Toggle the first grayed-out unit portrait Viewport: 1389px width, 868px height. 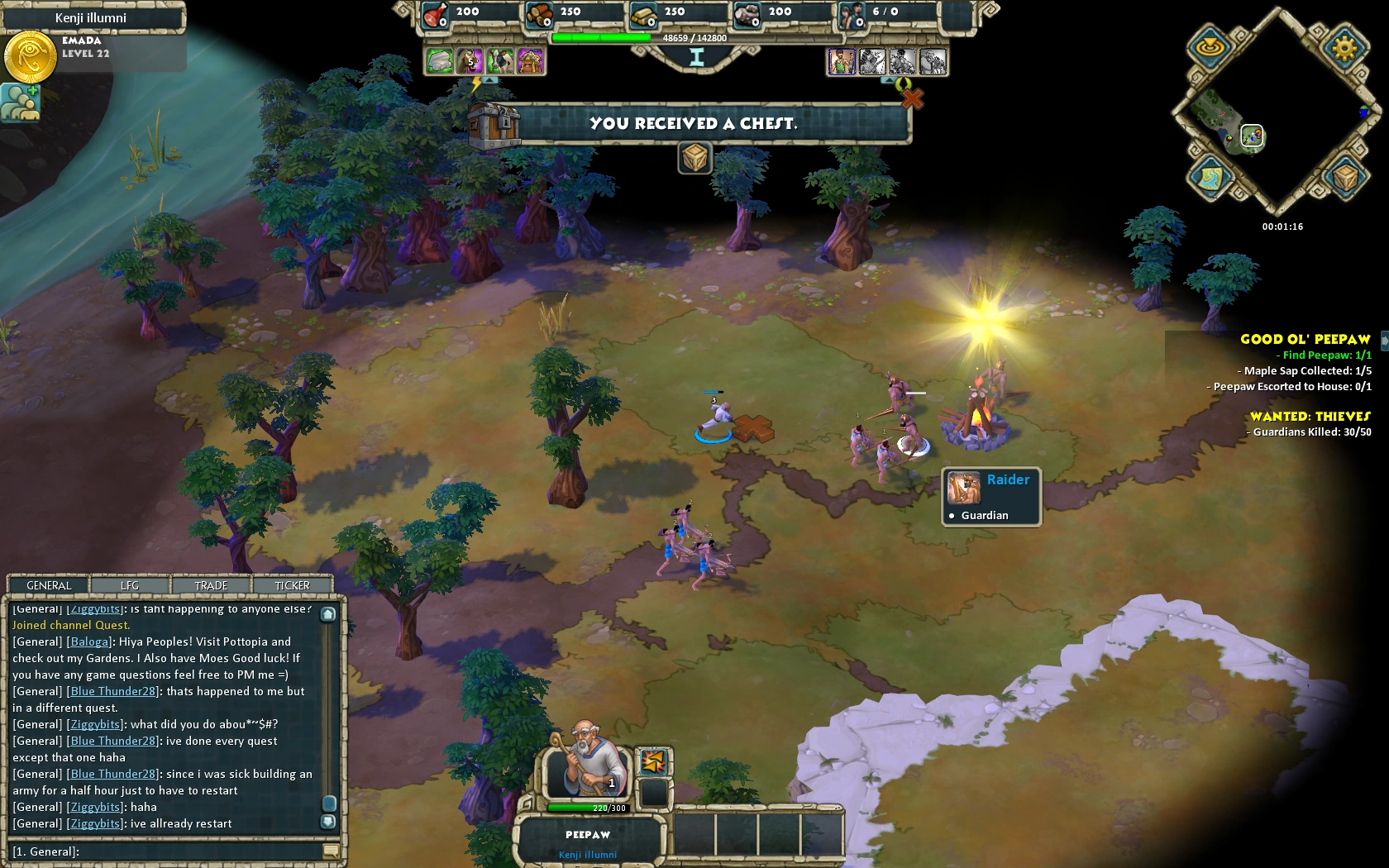pyautogui.click(x=873, y=62)
